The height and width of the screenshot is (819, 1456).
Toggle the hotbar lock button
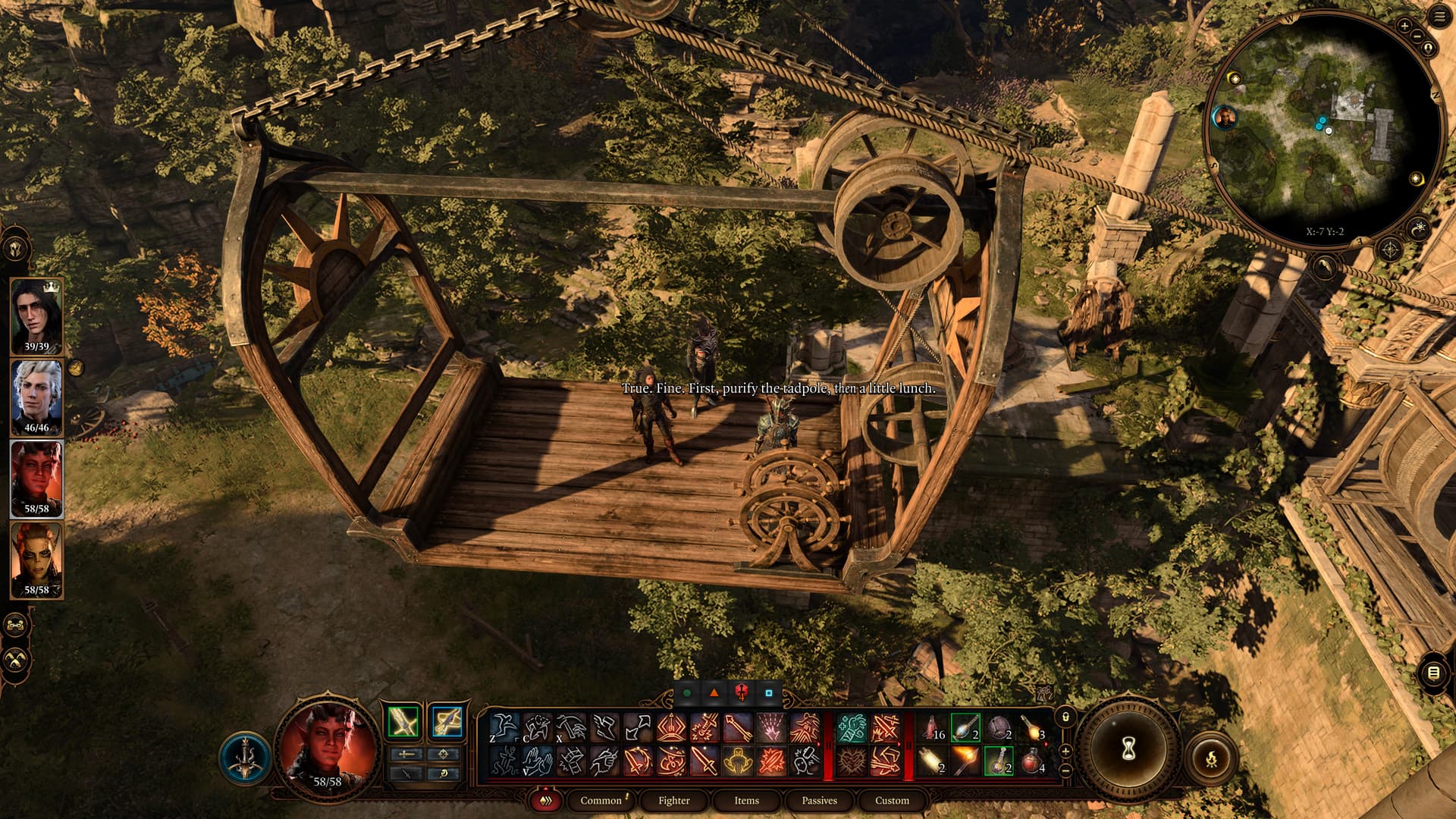pos(1065,717)
